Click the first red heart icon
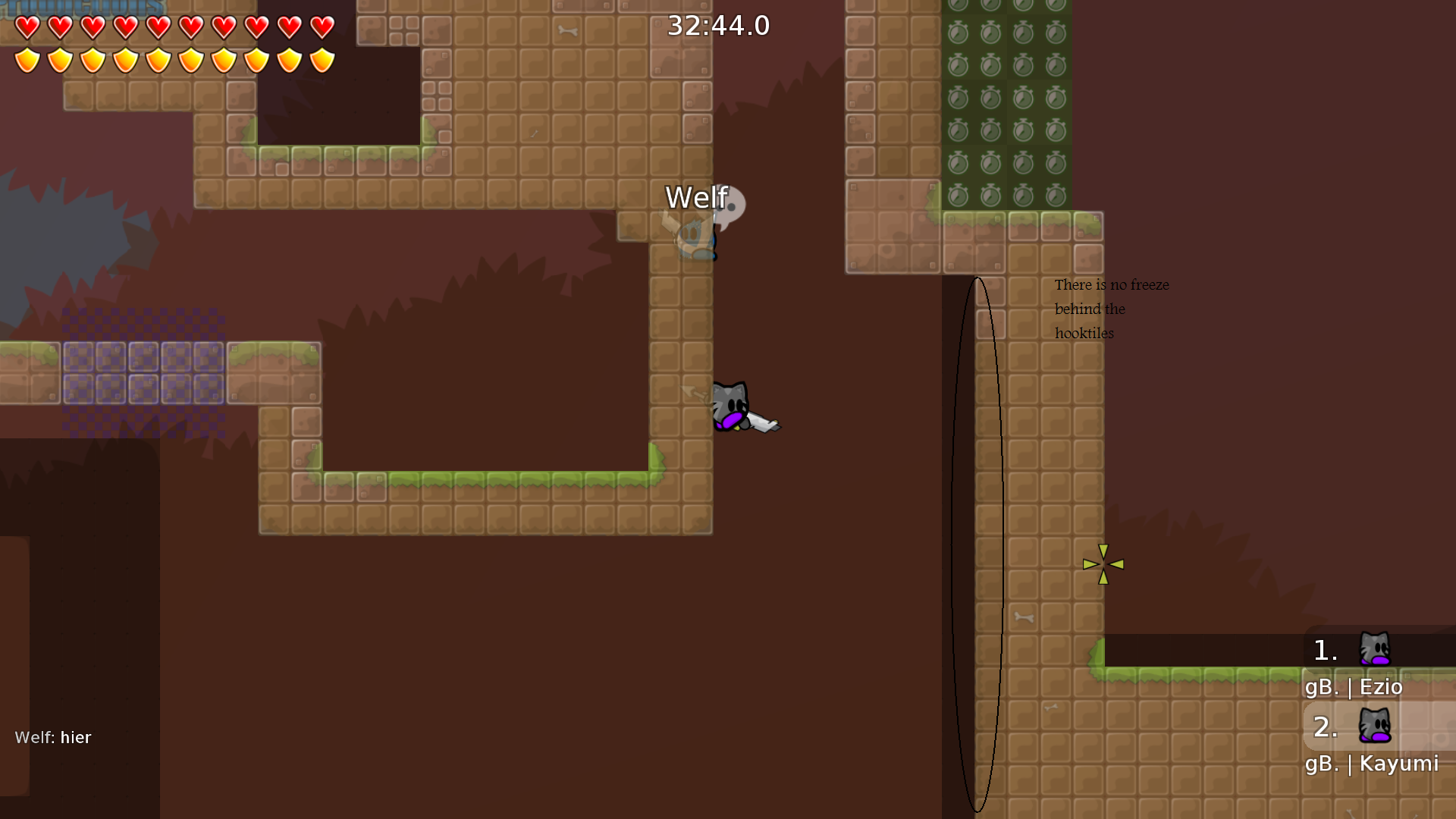The width and height of the screenshot is (1456, 819). (x=26, y=27)
